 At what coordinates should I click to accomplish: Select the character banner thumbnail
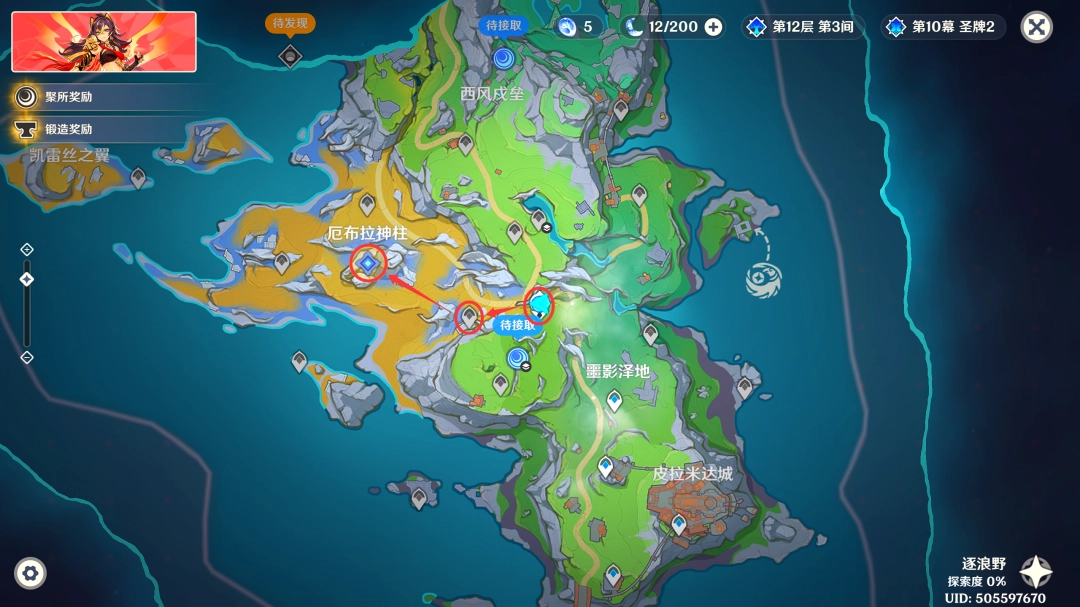click(x=104, y=42)
